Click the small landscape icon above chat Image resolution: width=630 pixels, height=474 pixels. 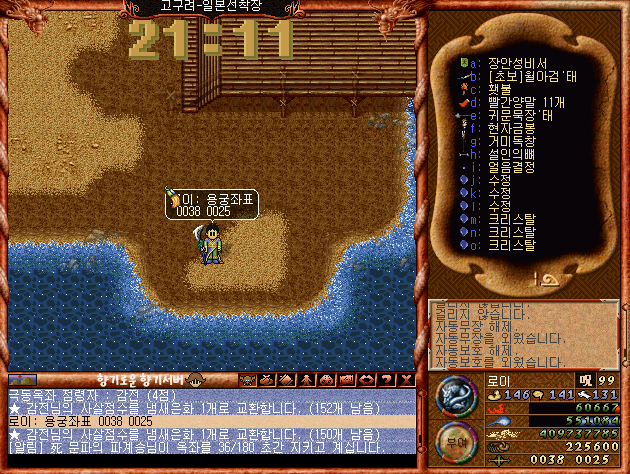pos(22,380)
